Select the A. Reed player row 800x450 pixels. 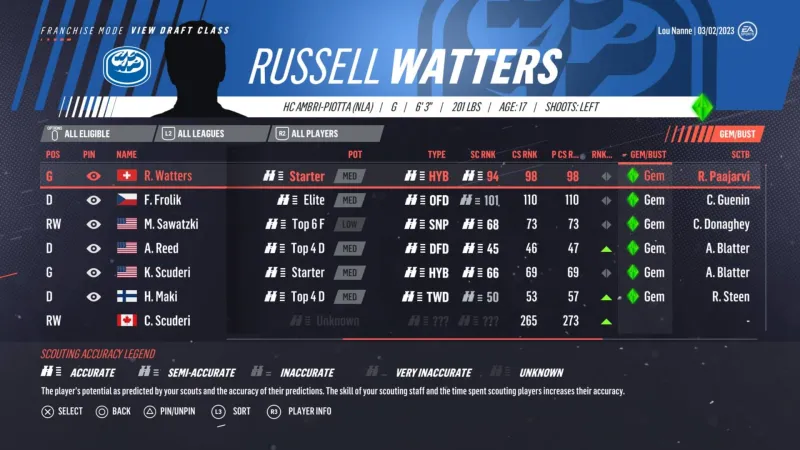pos(400,248)
